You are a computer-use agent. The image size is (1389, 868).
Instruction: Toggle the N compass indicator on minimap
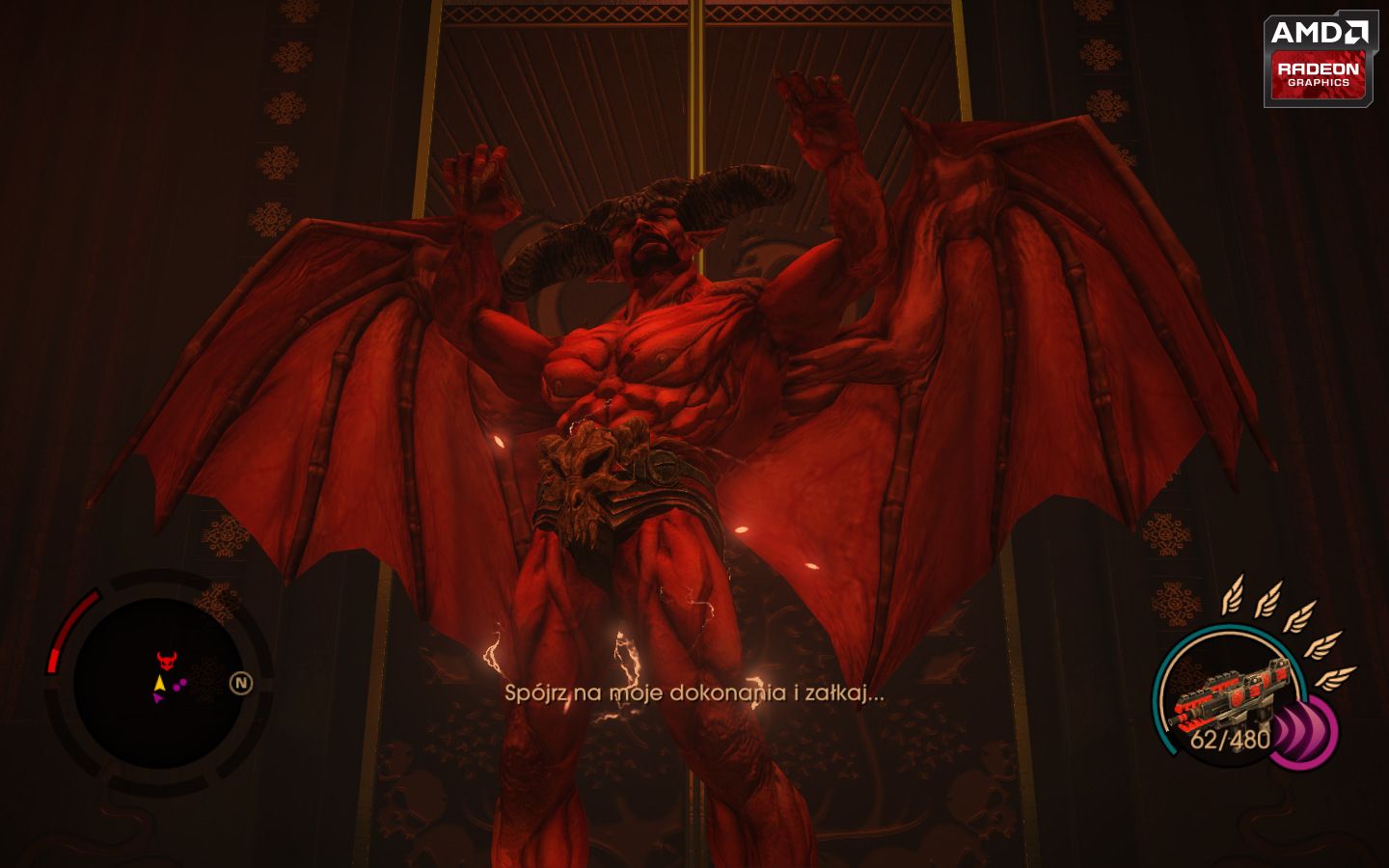click(241, 682)
